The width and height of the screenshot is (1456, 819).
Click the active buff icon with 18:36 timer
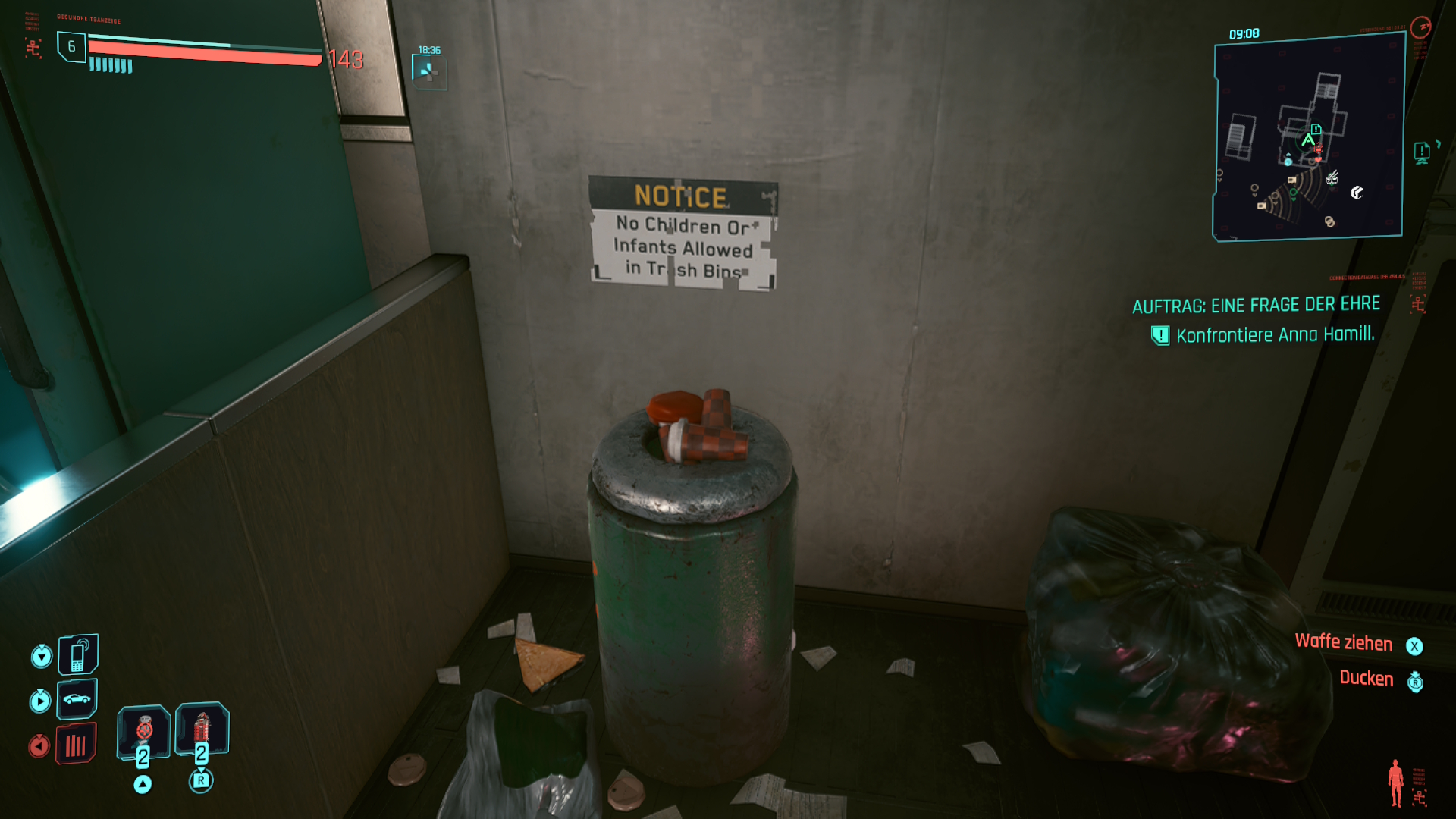click(428, 71)
